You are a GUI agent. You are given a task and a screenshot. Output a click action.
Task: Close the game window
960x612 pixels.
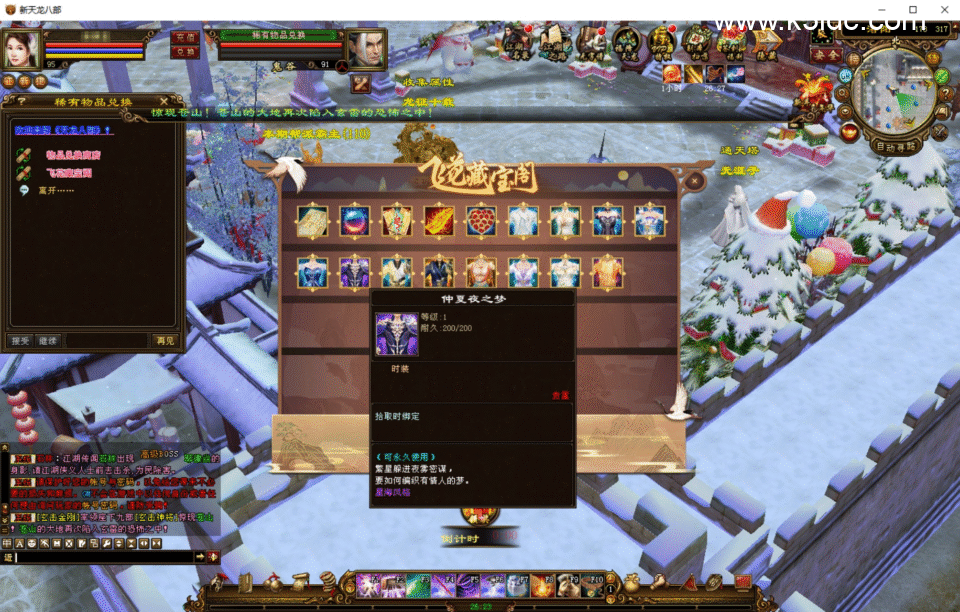pos(941,9)
